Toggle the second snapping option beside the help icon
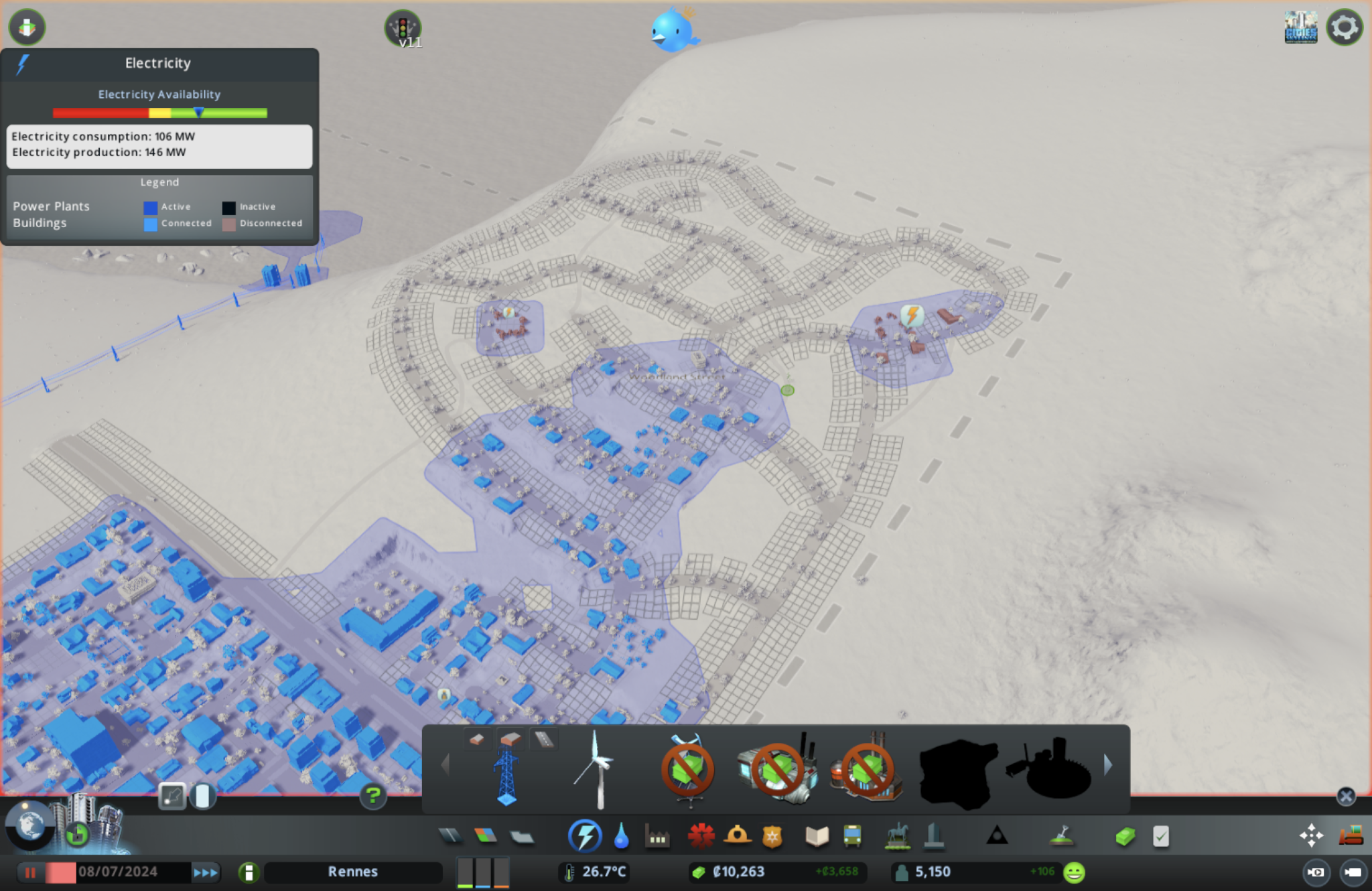This screenshot has height=891, width=1372. click(x=203, y=797)
